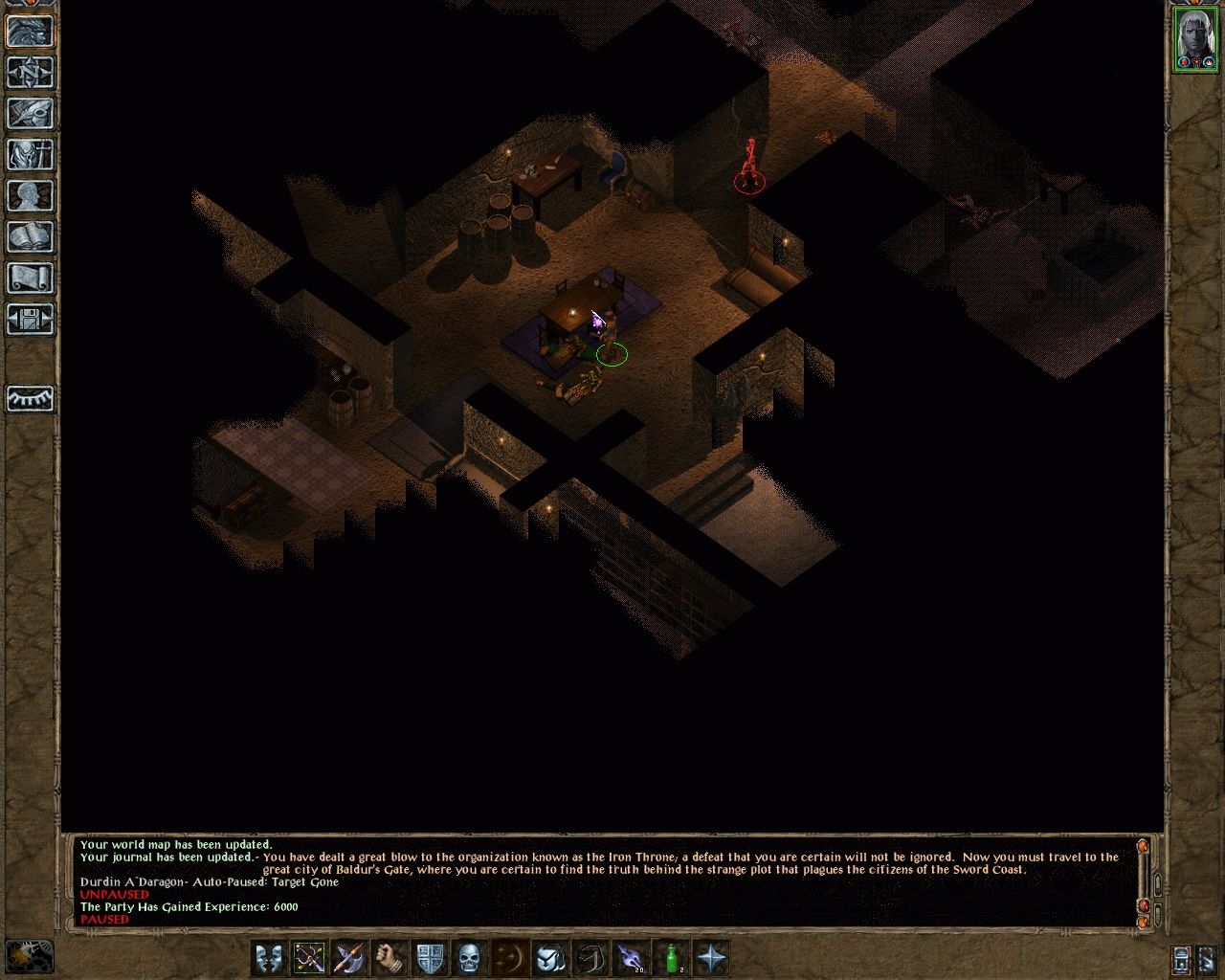Image resolution: width=1225 pixels, height=980 pixels.
Task: Open the options via the floppy disk button
Action: pos(31,320)
